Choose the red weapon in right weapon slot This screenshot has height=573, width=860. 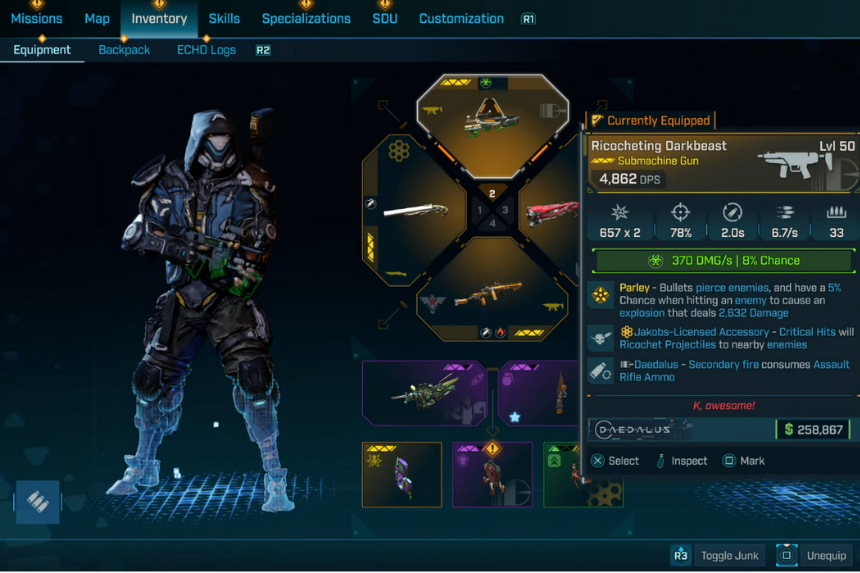pos(551,212)
